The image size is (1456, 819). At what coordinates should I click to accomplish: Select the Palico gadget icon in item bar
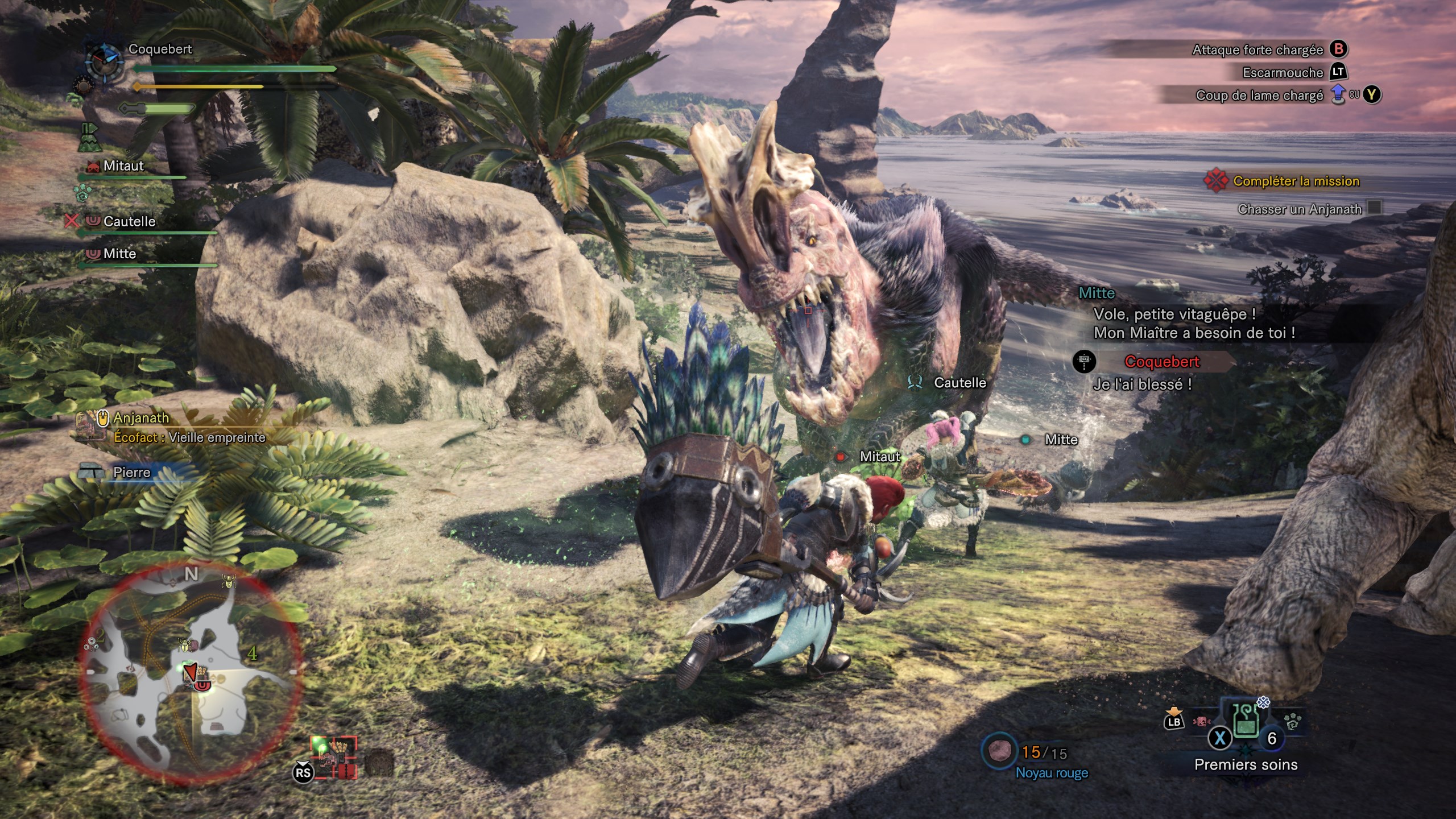pyautogui.click(x=1293, y=723)
